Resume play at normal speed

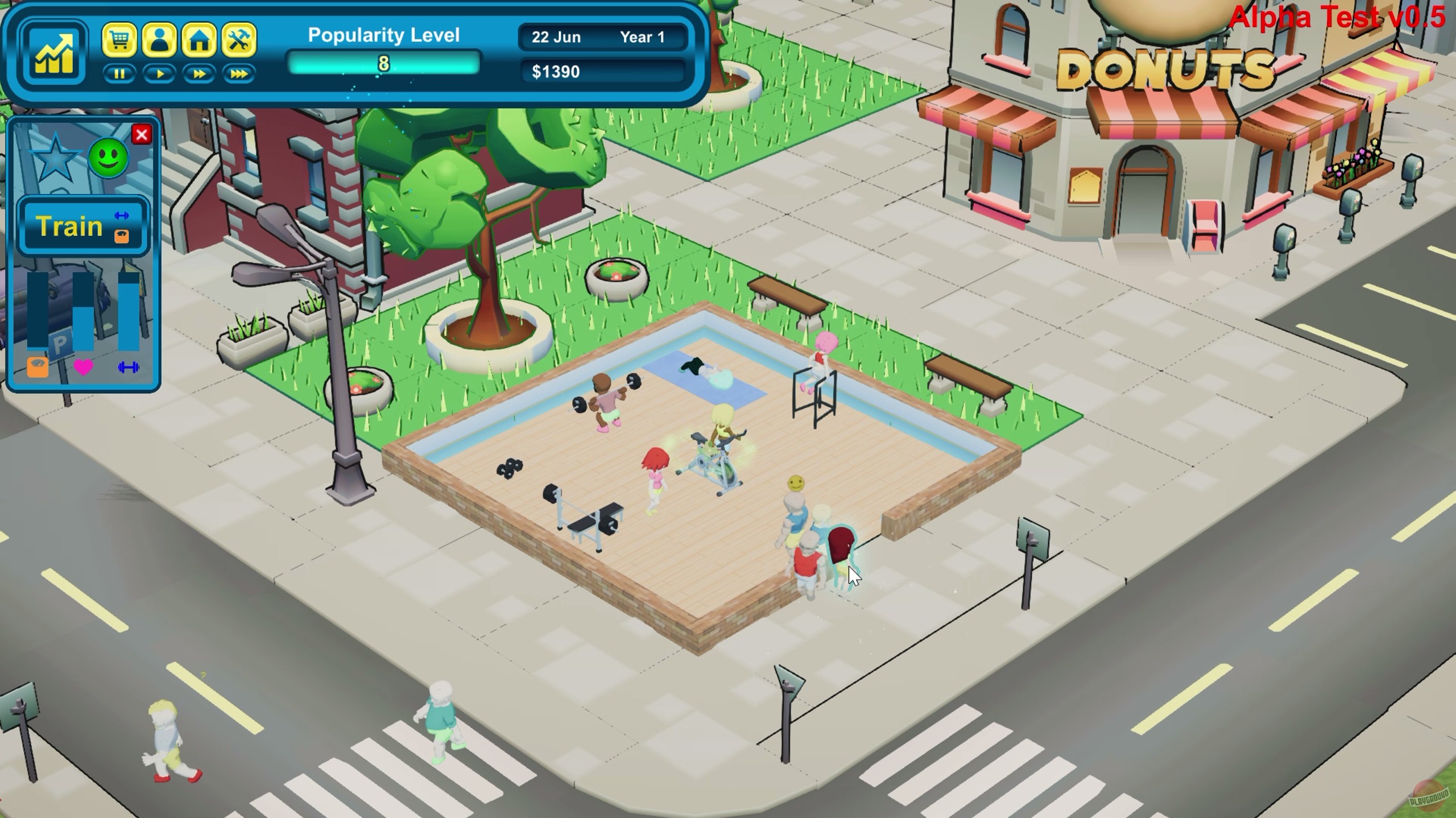[160, 75]
